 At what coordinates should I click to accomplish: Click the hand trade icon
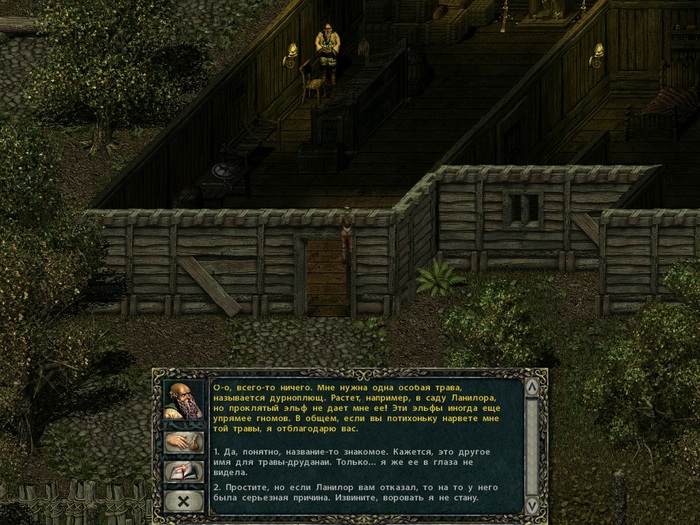pos(183,442)
